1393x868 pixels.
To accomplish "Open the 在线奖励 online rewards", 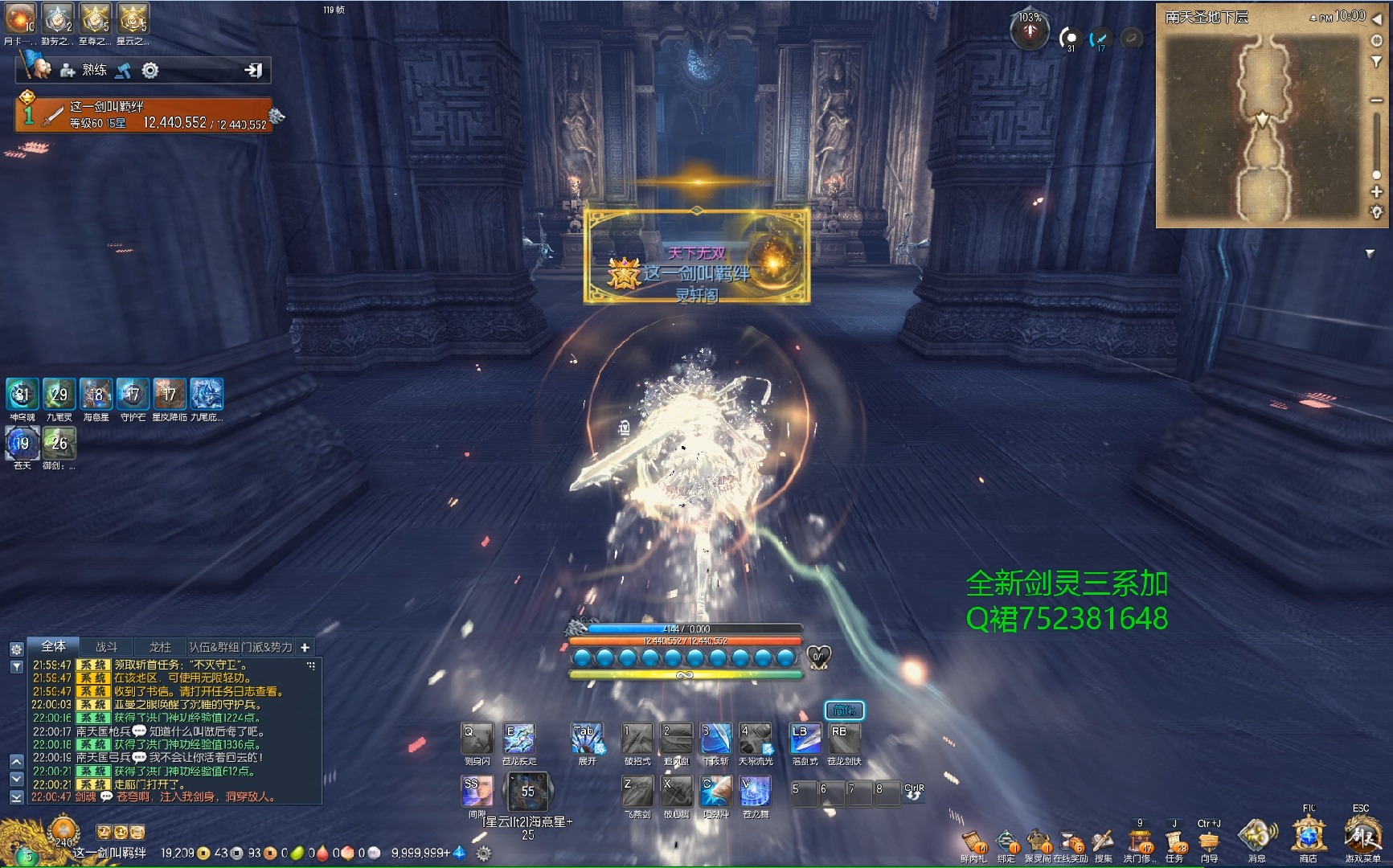I will click(1072, 842).
